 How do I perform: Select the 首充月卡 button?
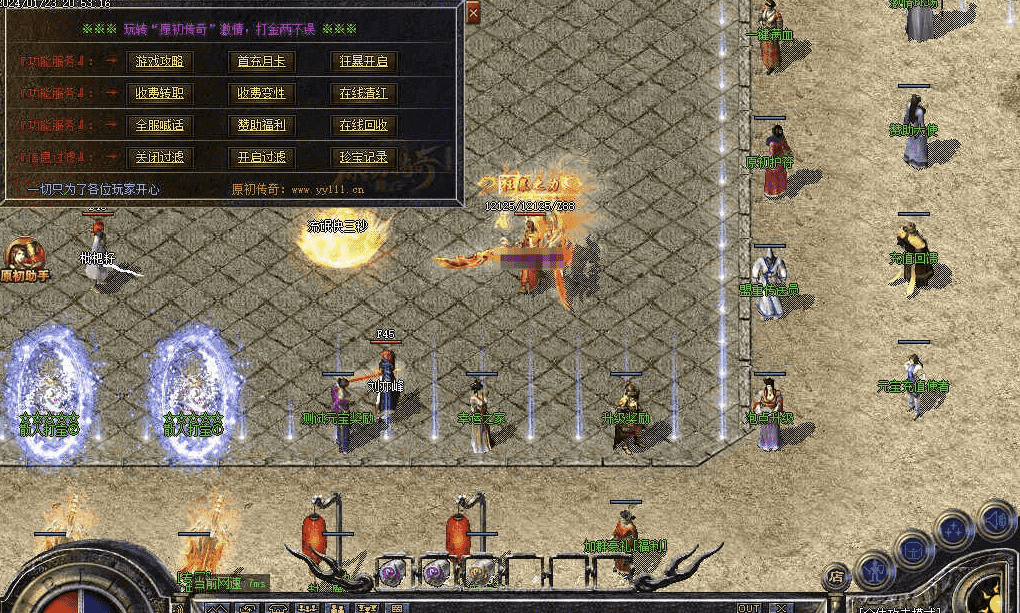[261, 61]
